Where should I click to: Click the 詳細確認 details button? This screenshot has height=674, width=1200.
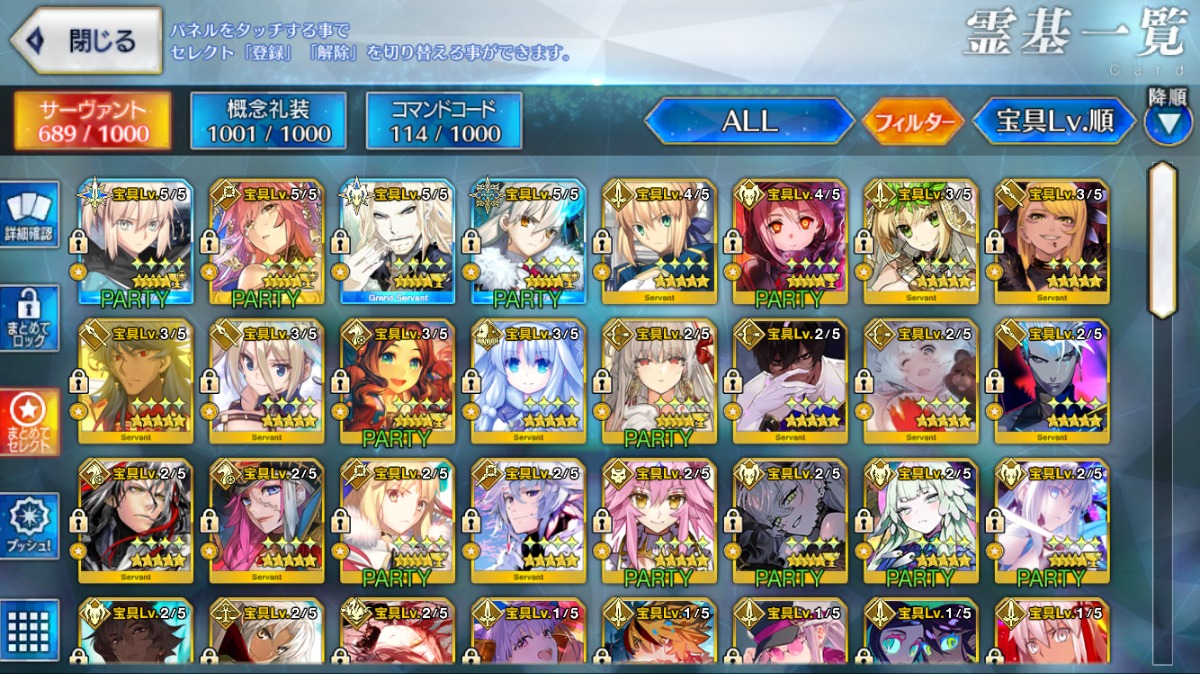[x=29, y=215]
